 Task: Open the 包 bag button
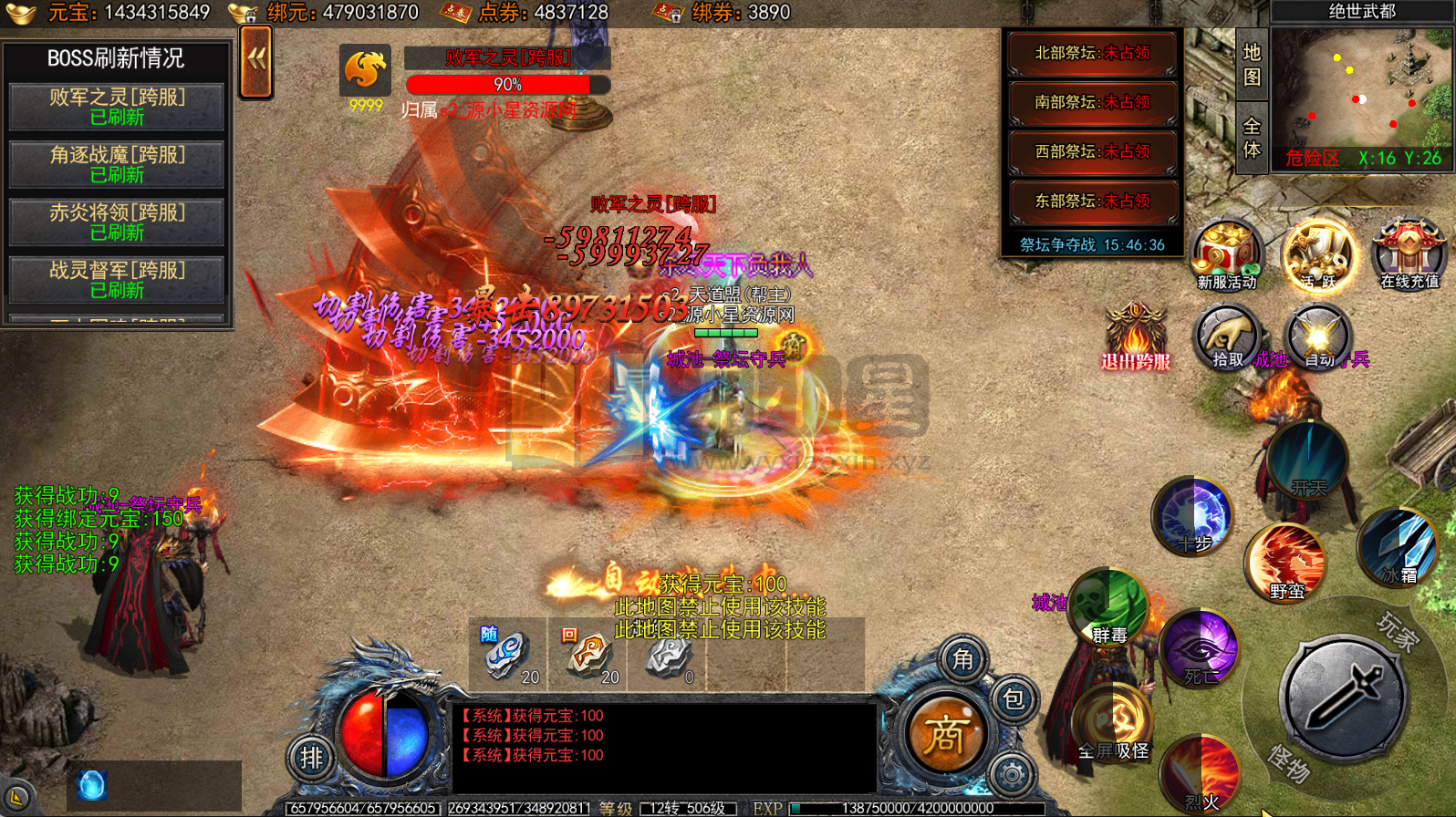(1014, 700)
